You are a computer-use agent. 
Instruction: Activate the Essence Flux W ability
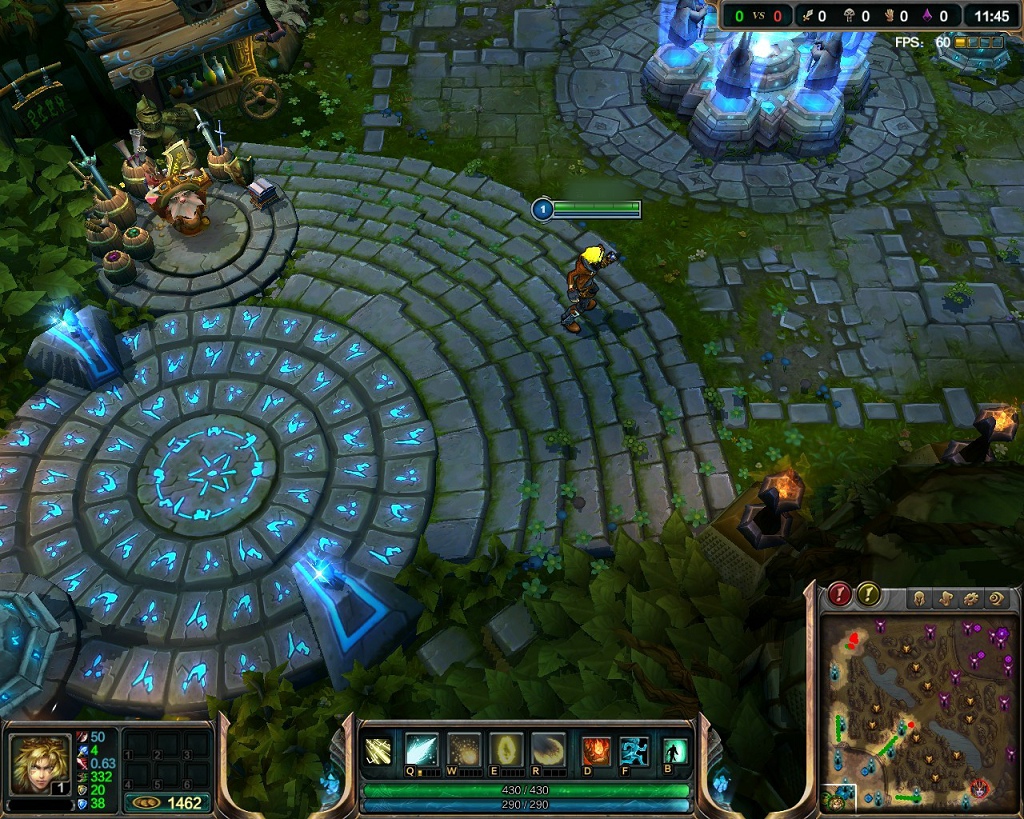[463, 750]
